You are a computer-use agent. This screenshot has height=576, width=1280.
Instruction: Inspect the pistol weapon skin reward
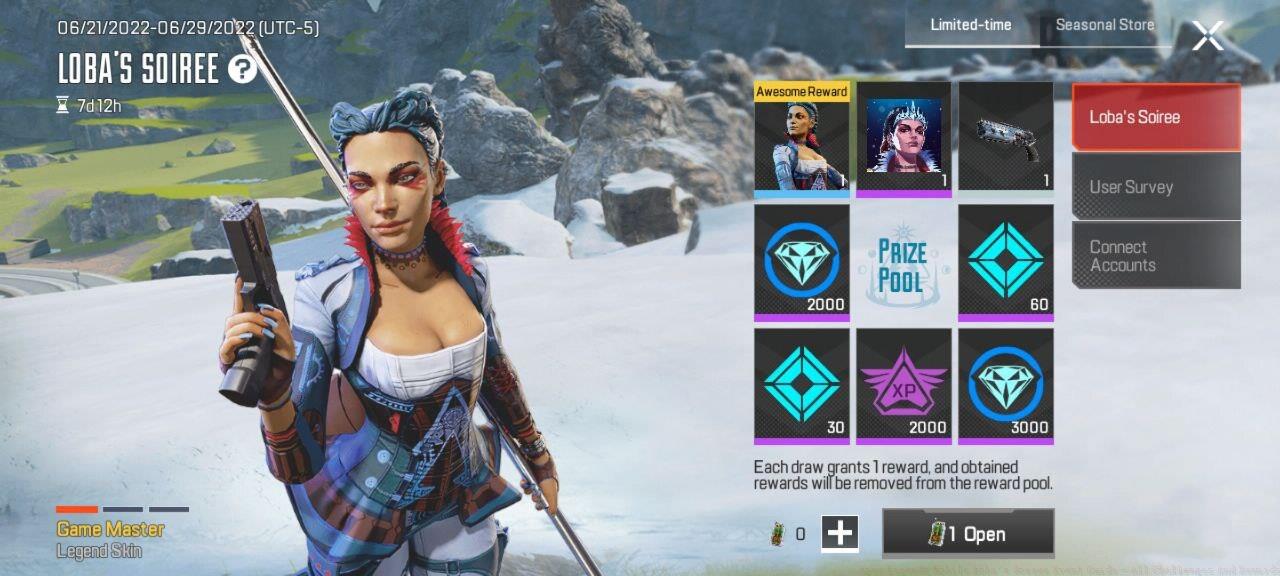coord(1005,138)
